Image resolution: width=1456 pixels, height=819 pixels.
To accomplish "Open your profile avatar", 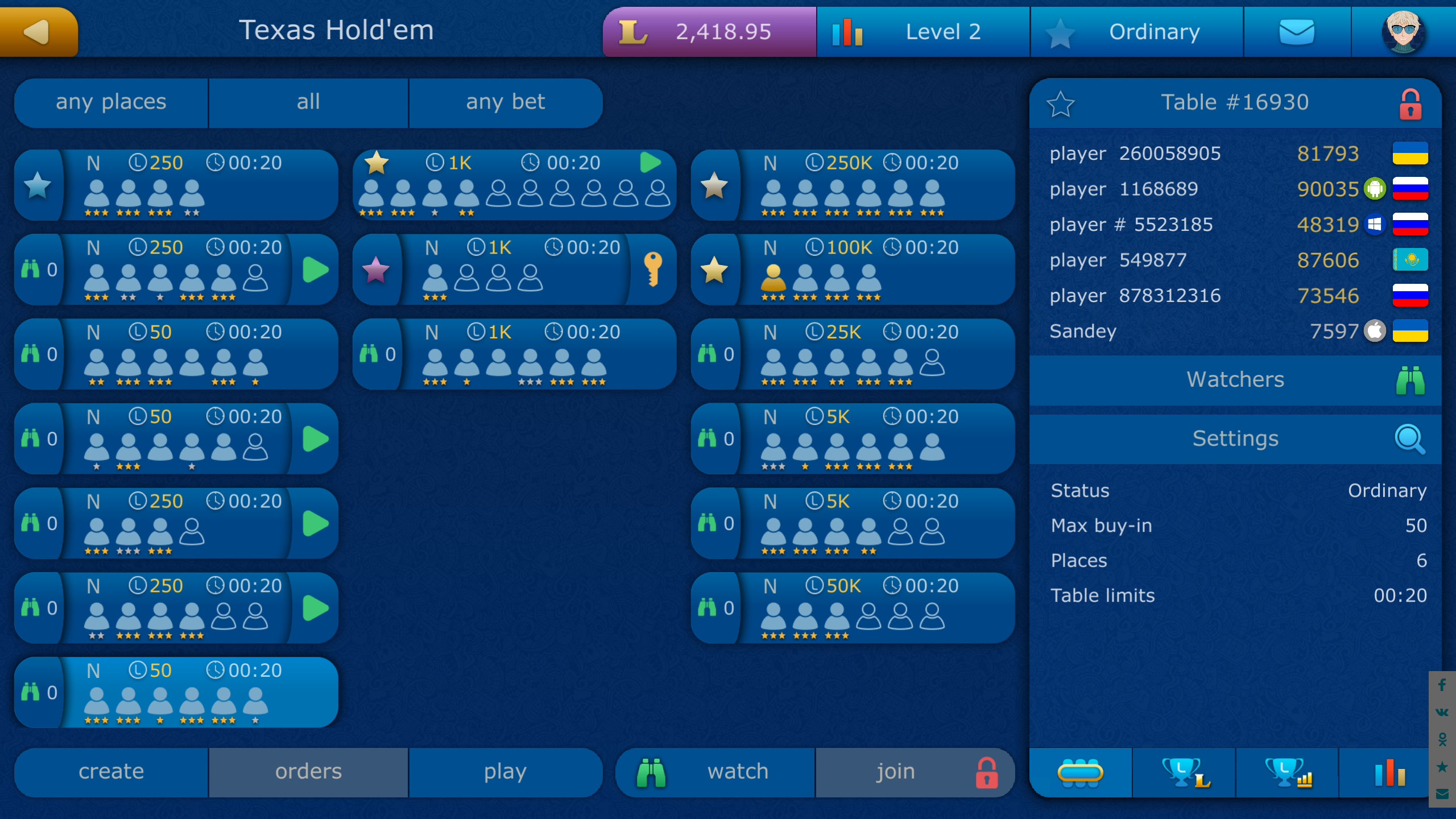I will click(1403, 32).
